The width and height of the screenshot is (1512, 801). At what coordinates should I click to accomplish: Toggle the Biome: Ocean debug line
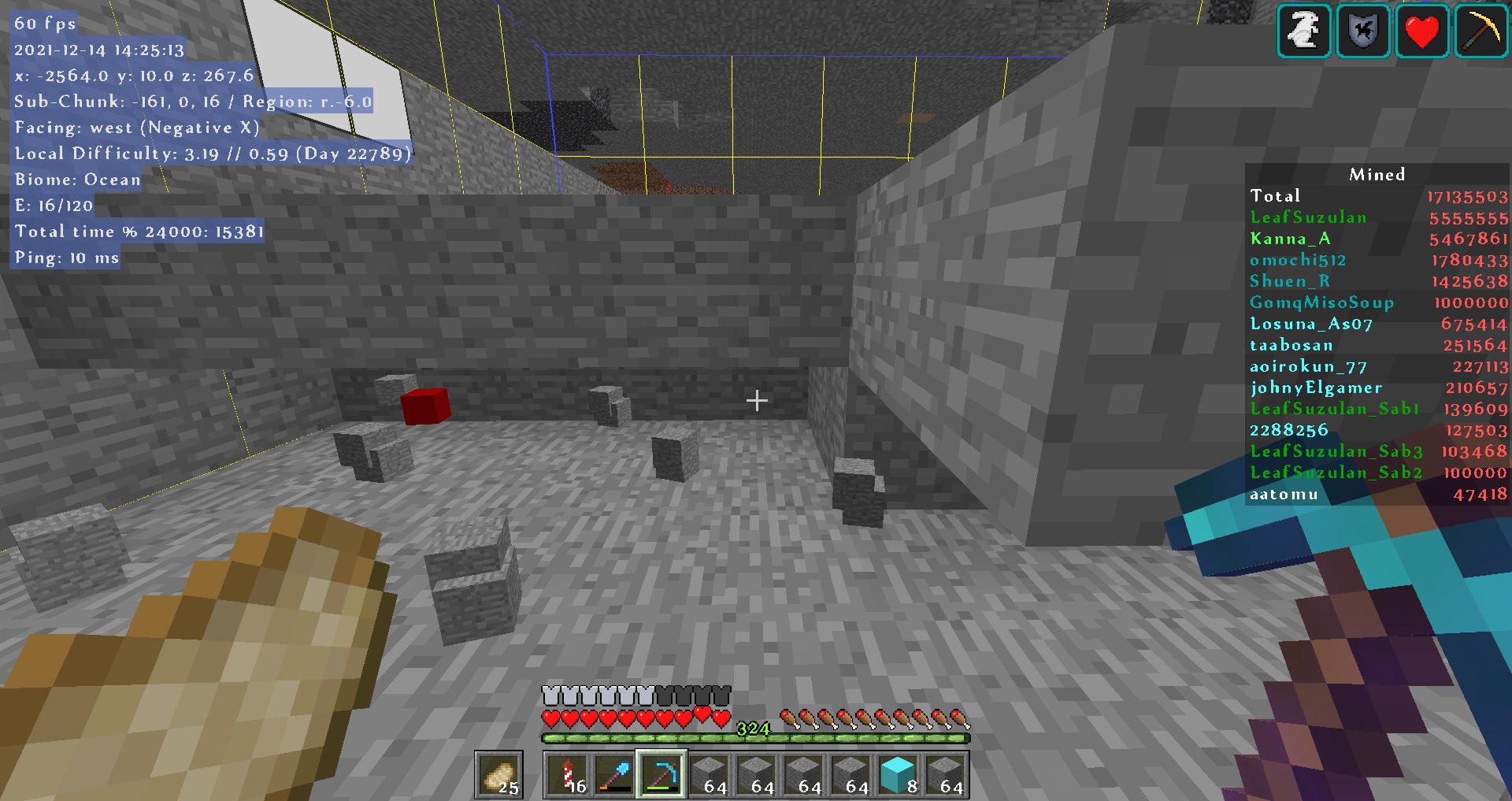(77, 180)
